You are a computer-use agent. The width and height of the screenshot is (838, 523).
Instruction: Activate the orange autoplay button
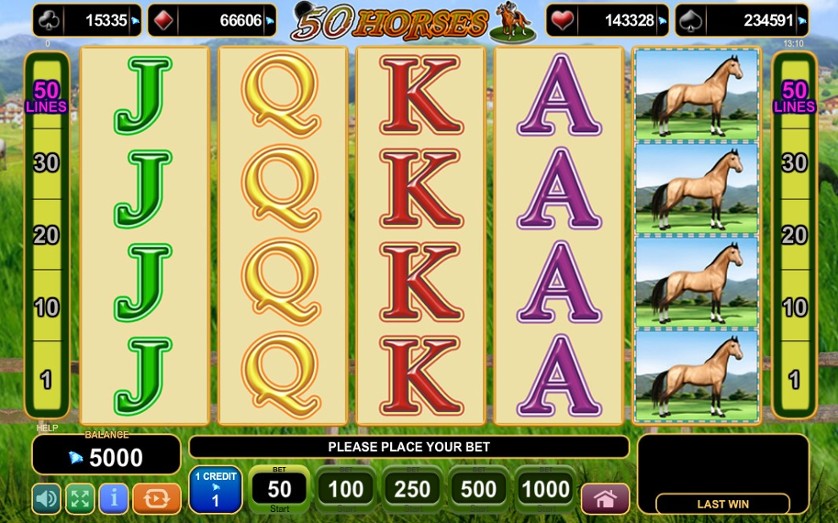157,497
